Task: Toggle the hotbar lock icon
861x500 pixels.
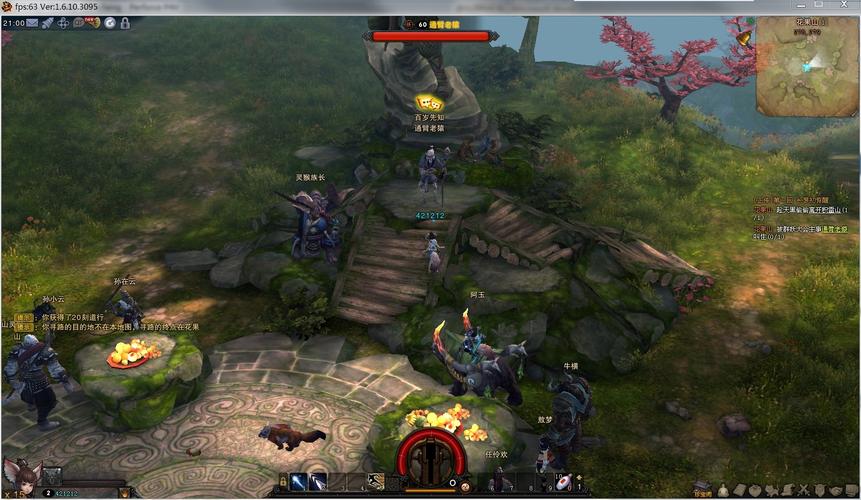Action: (x=283, y=483)
